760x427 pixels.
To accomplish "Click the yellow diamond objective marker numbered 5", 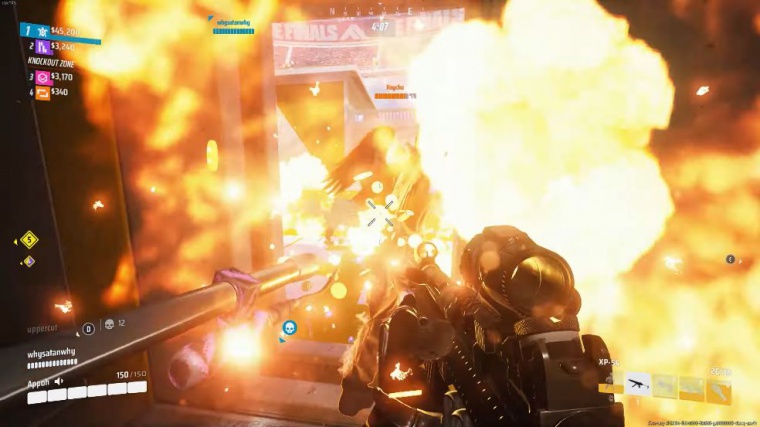I will (29, 239).
